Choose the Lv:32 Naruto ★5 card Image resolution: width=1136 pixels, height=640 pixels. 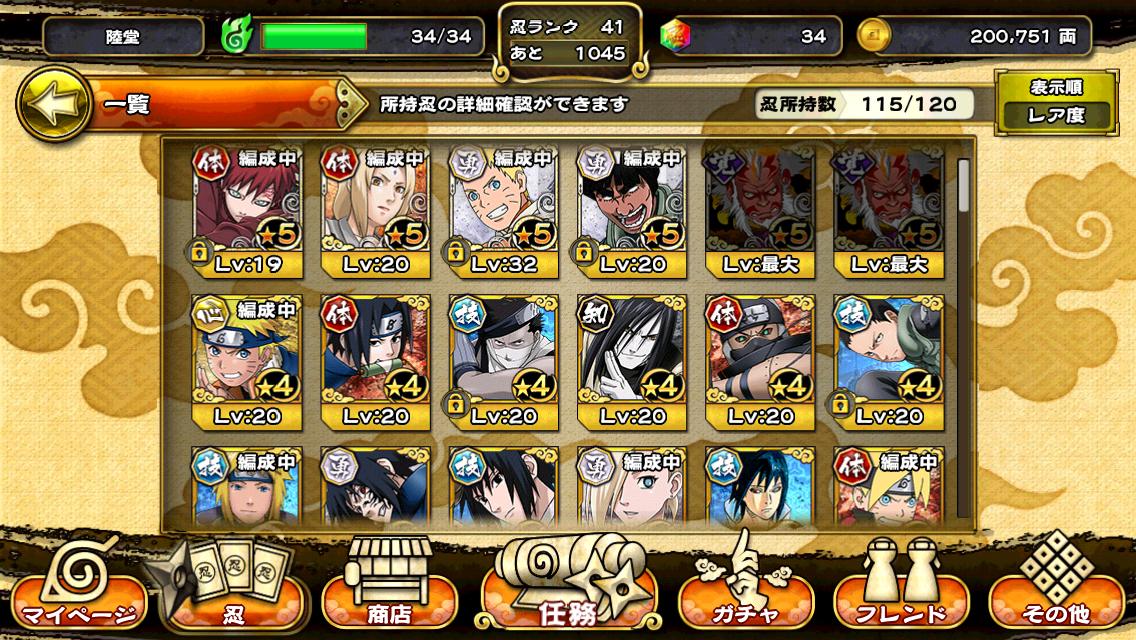pos(503,212)
